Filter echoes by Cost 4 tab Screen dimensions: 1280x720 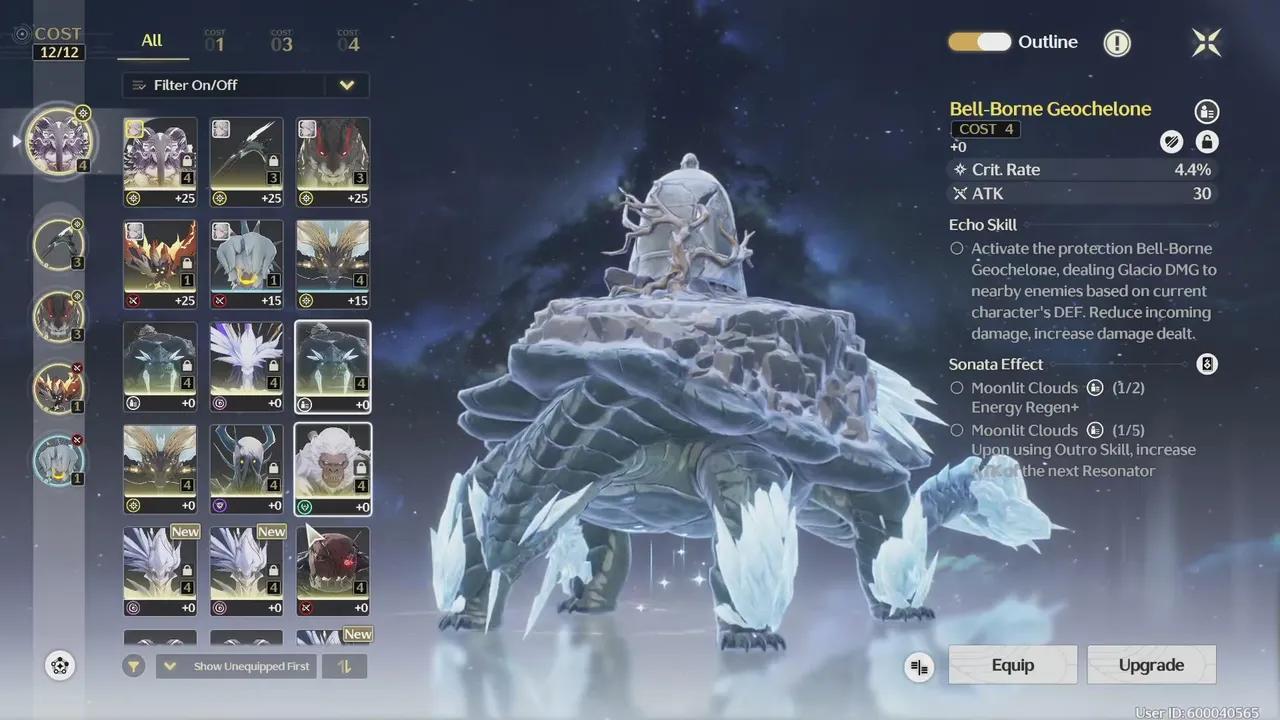[x=348, y=42]
